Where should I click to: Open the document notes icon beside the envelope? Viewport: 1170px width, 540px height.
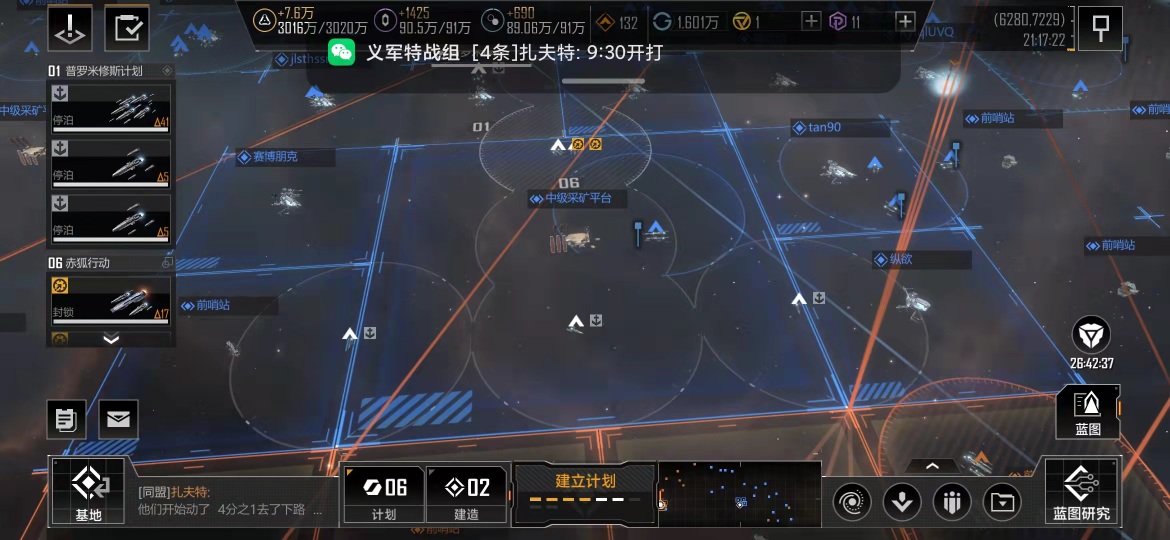point(66,419)
